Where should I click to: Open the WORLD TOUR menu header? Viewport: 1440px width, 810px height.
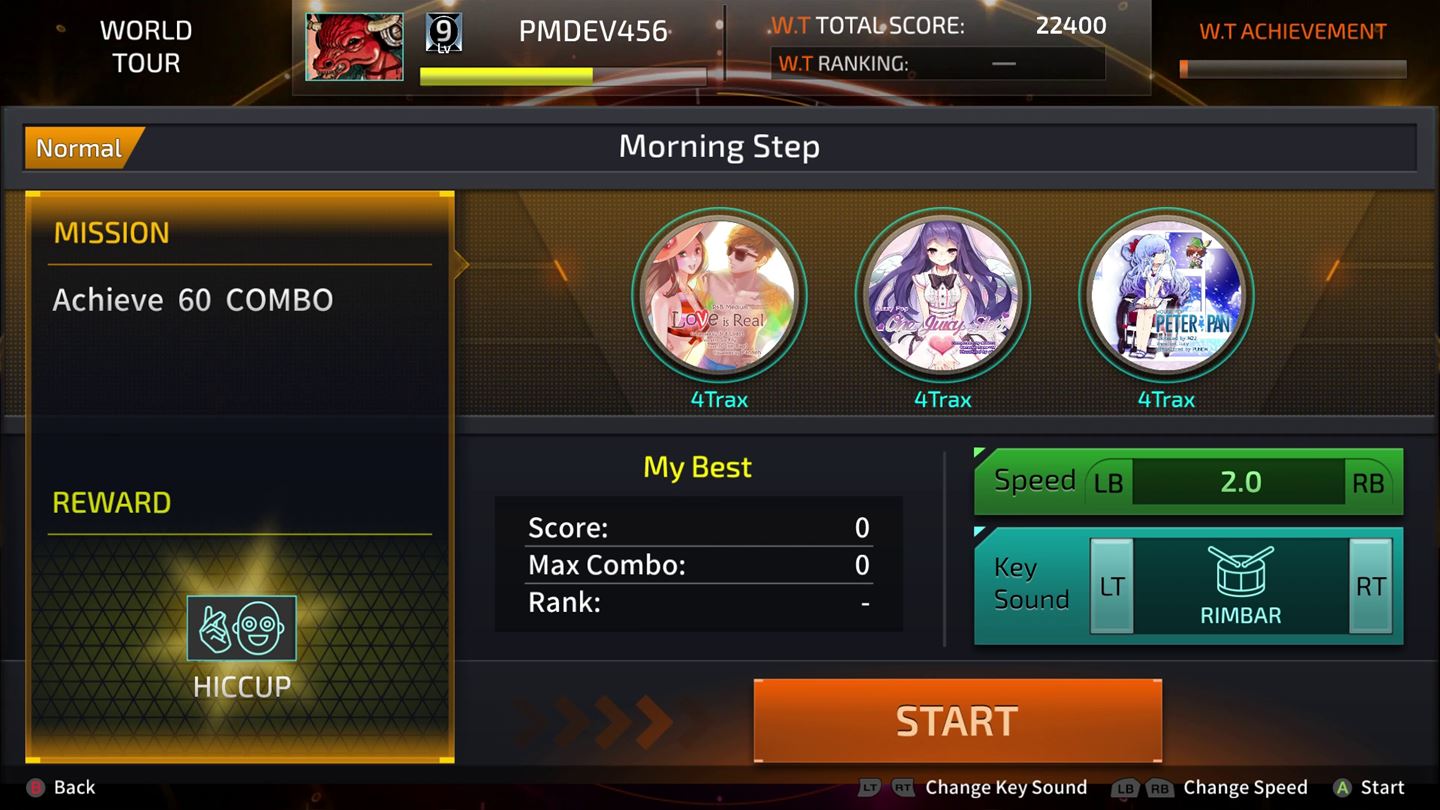click(x=146, y=46)
